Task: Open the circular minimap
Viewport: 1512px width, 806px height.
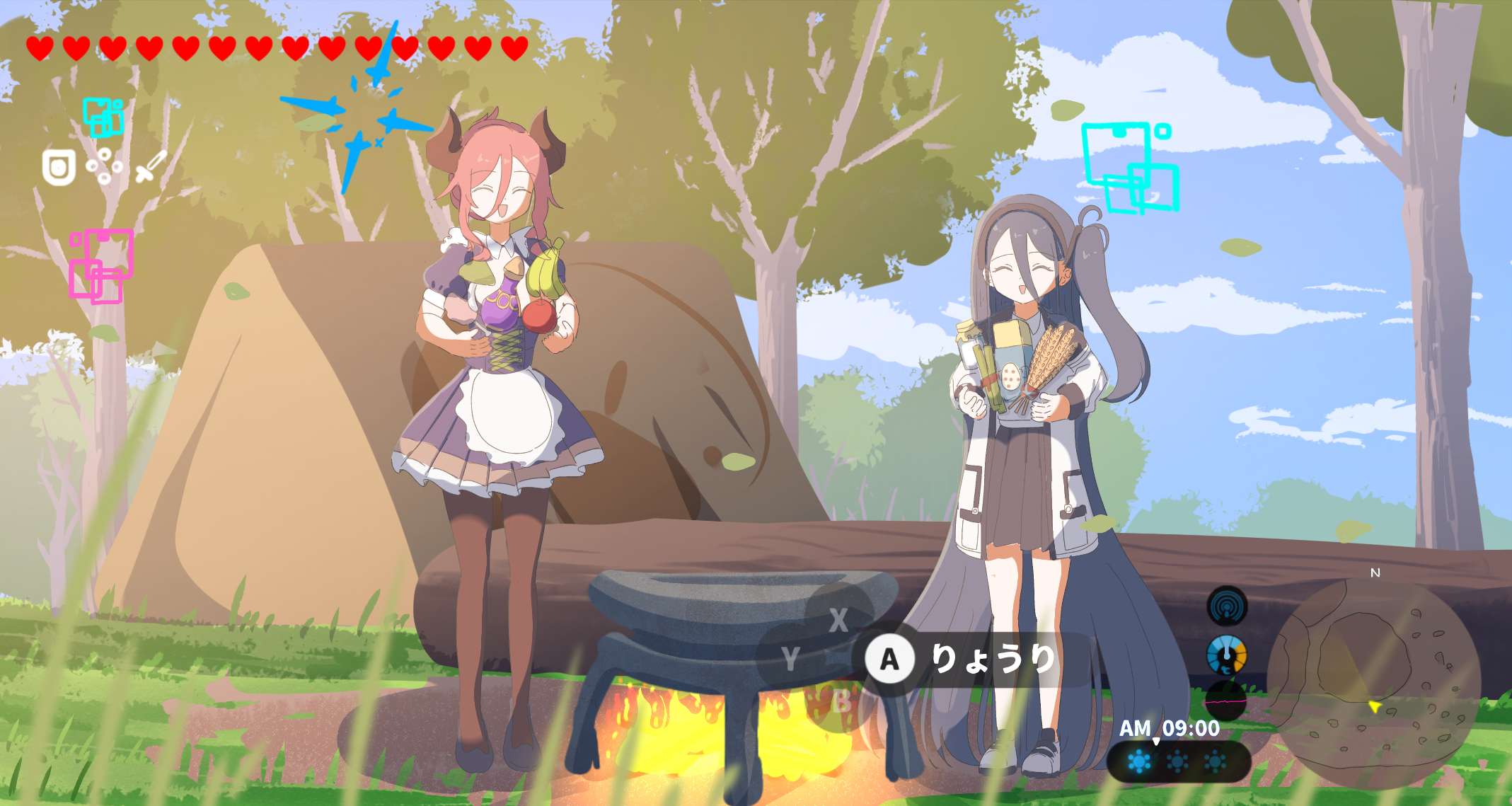Action: [x=1373, y=683]
